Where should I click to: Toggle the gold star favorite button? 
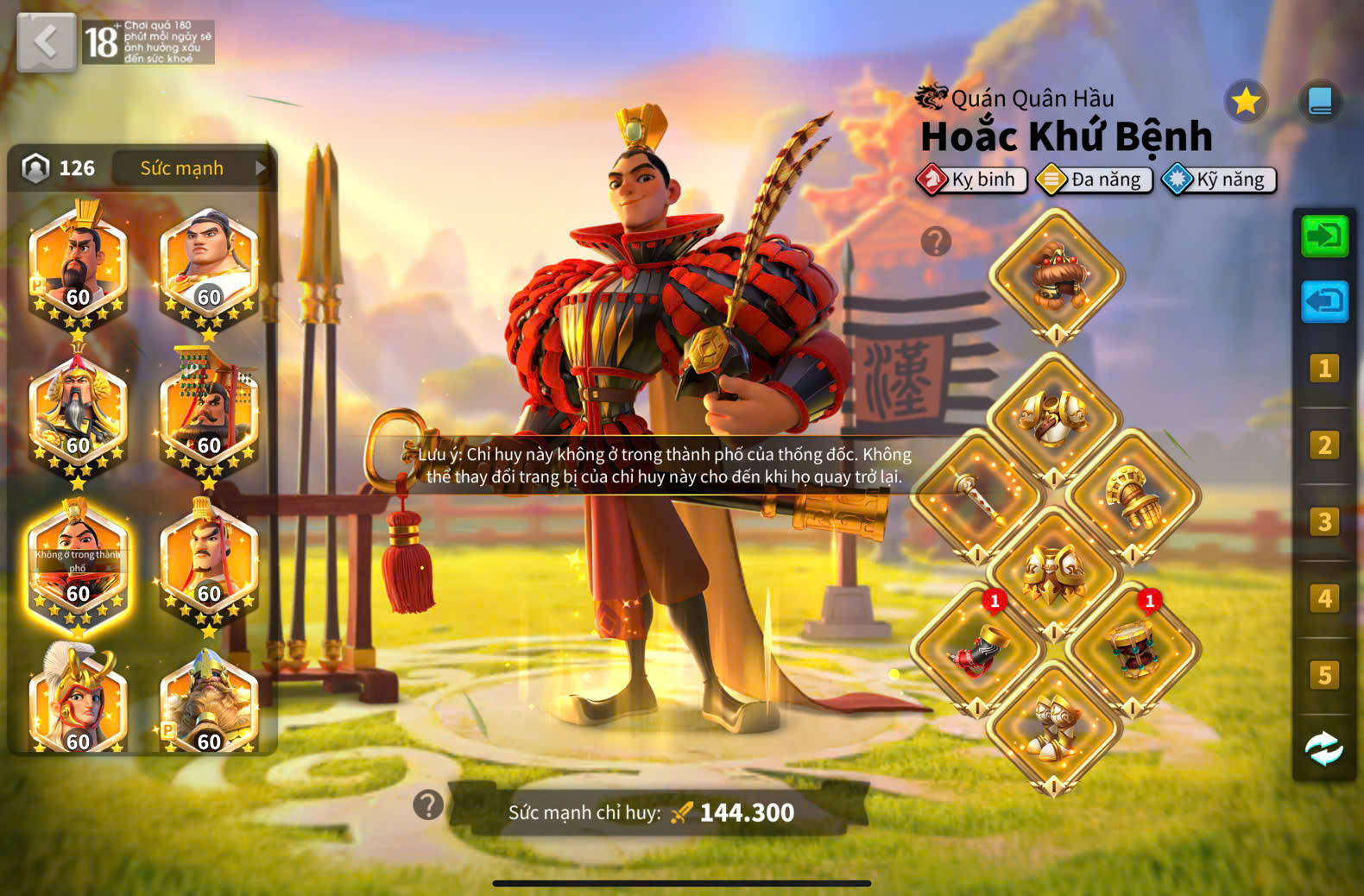pyautogui.click(x=1246, y=102)
